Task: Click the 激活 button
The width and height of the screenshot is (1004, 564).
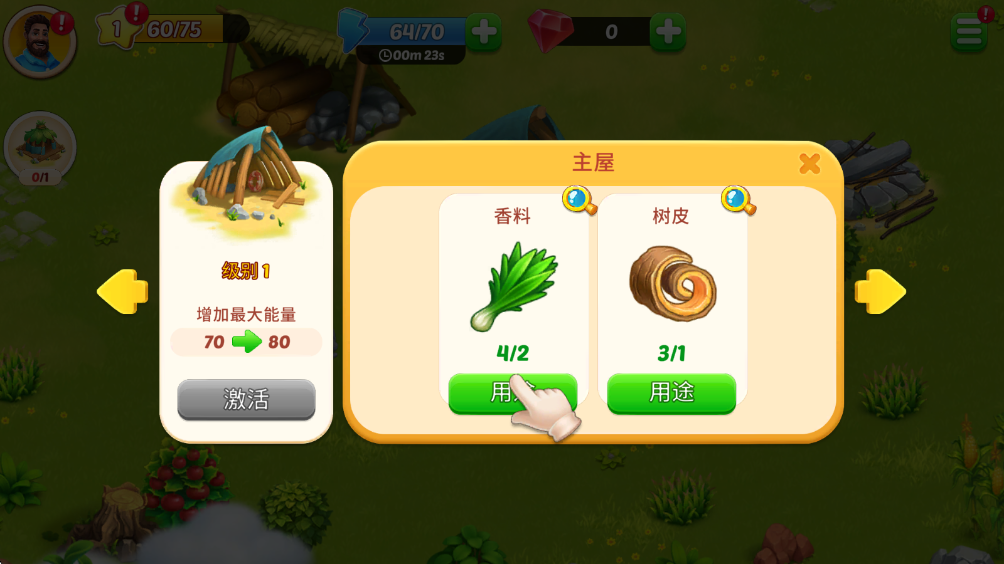Action: point(246,400)
